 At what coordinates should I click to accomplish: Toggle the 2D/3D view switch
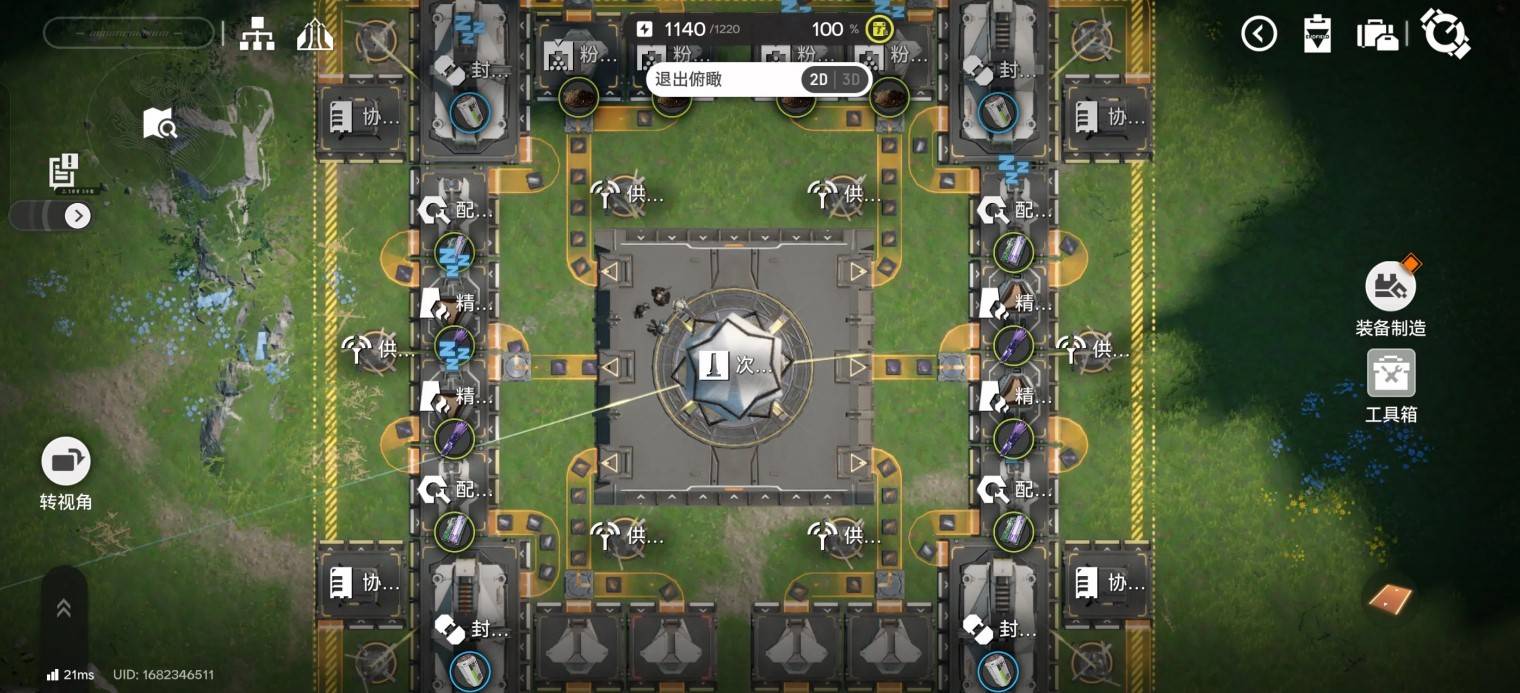835,80
